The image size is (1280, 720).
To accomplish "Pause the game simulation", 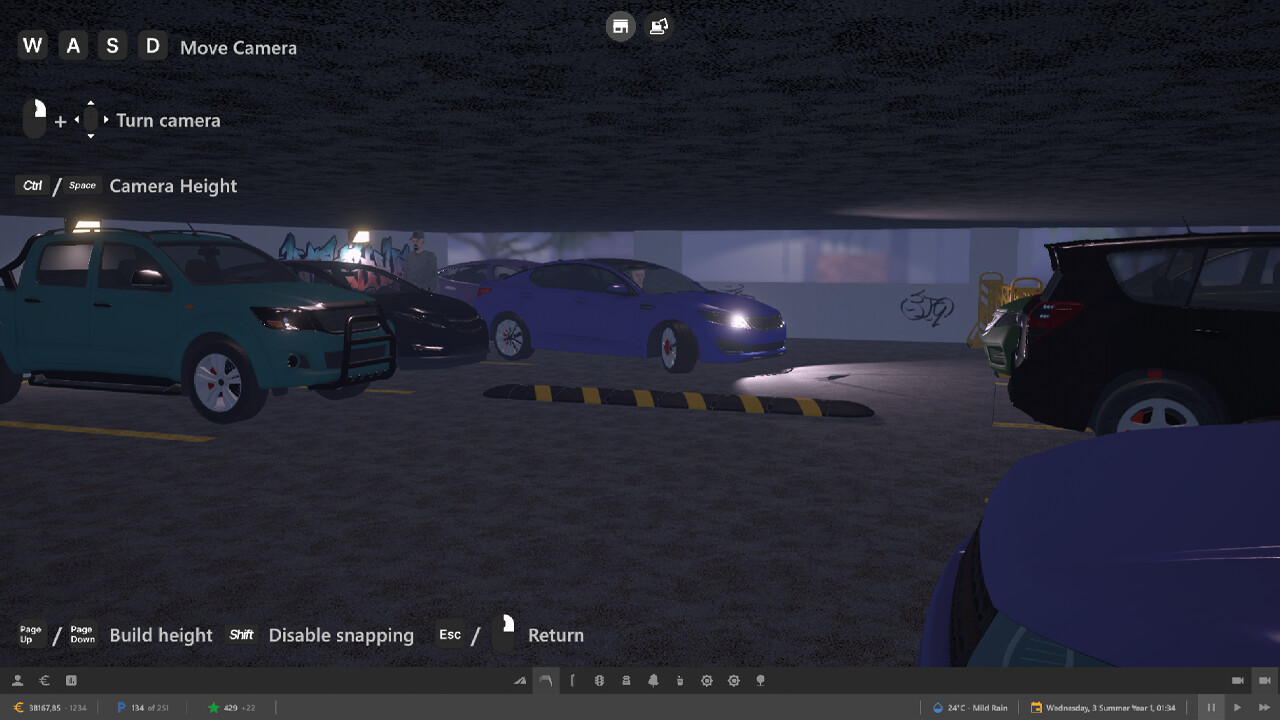I will point(1211,707).
